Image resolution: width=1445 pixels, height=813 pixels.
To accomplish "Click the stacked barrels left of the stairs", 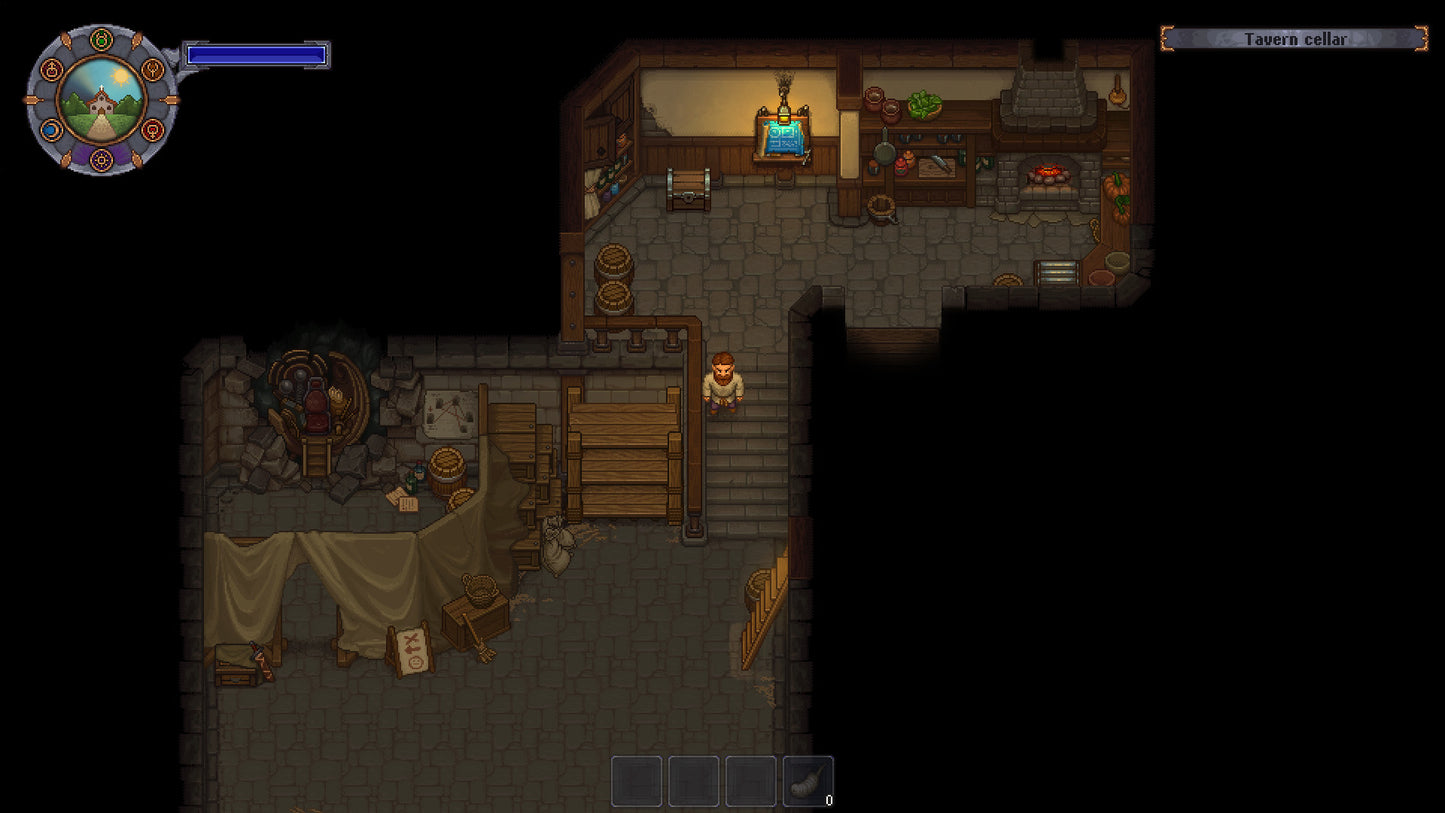I will 614,278.
